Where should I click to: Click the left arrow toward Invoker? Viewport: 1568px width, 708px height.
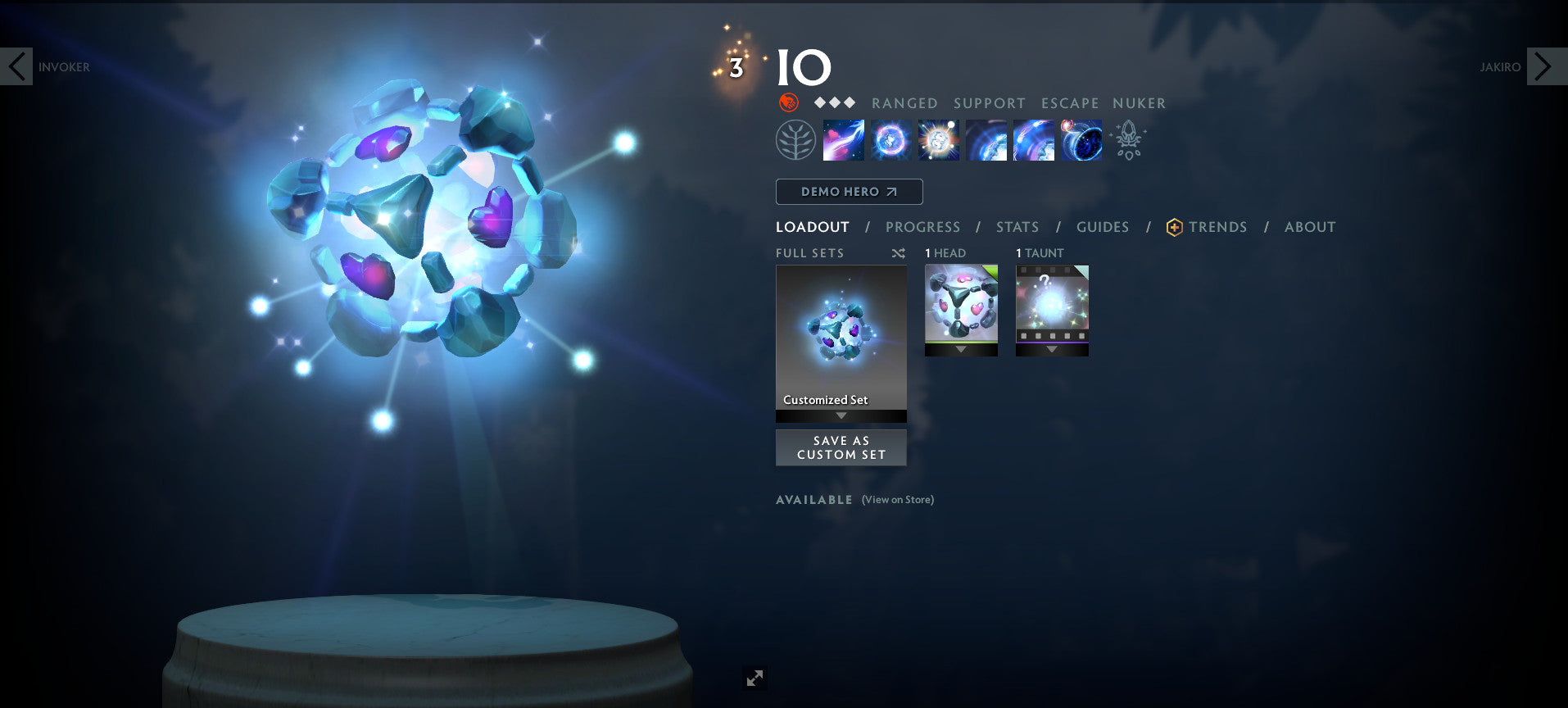tap(17, 66)
